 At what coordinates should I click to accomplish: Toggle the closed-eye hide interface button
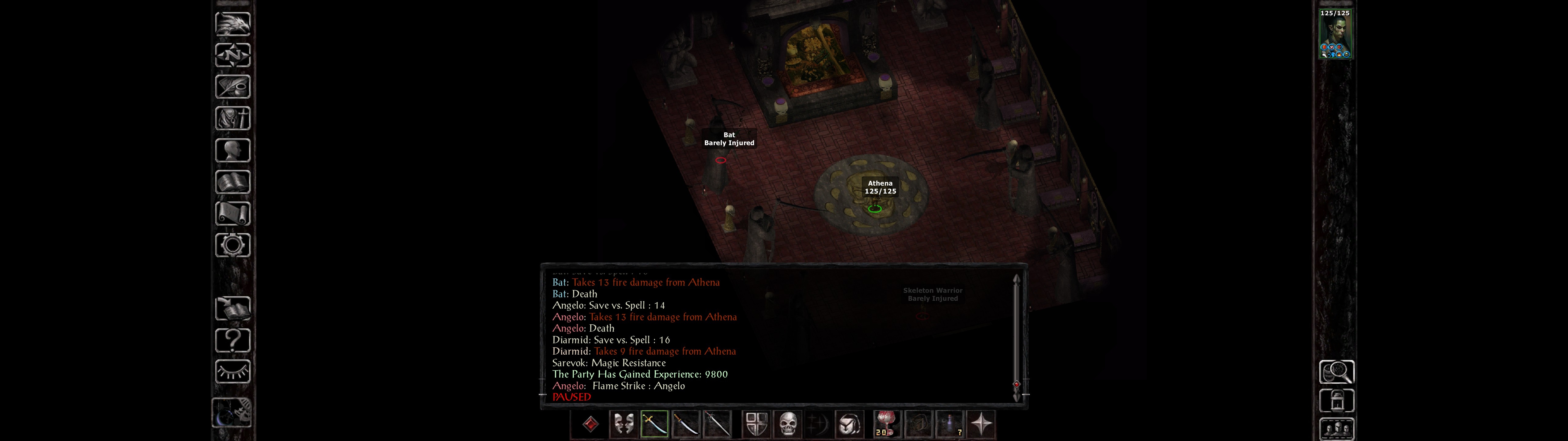[x=232, y=371]
